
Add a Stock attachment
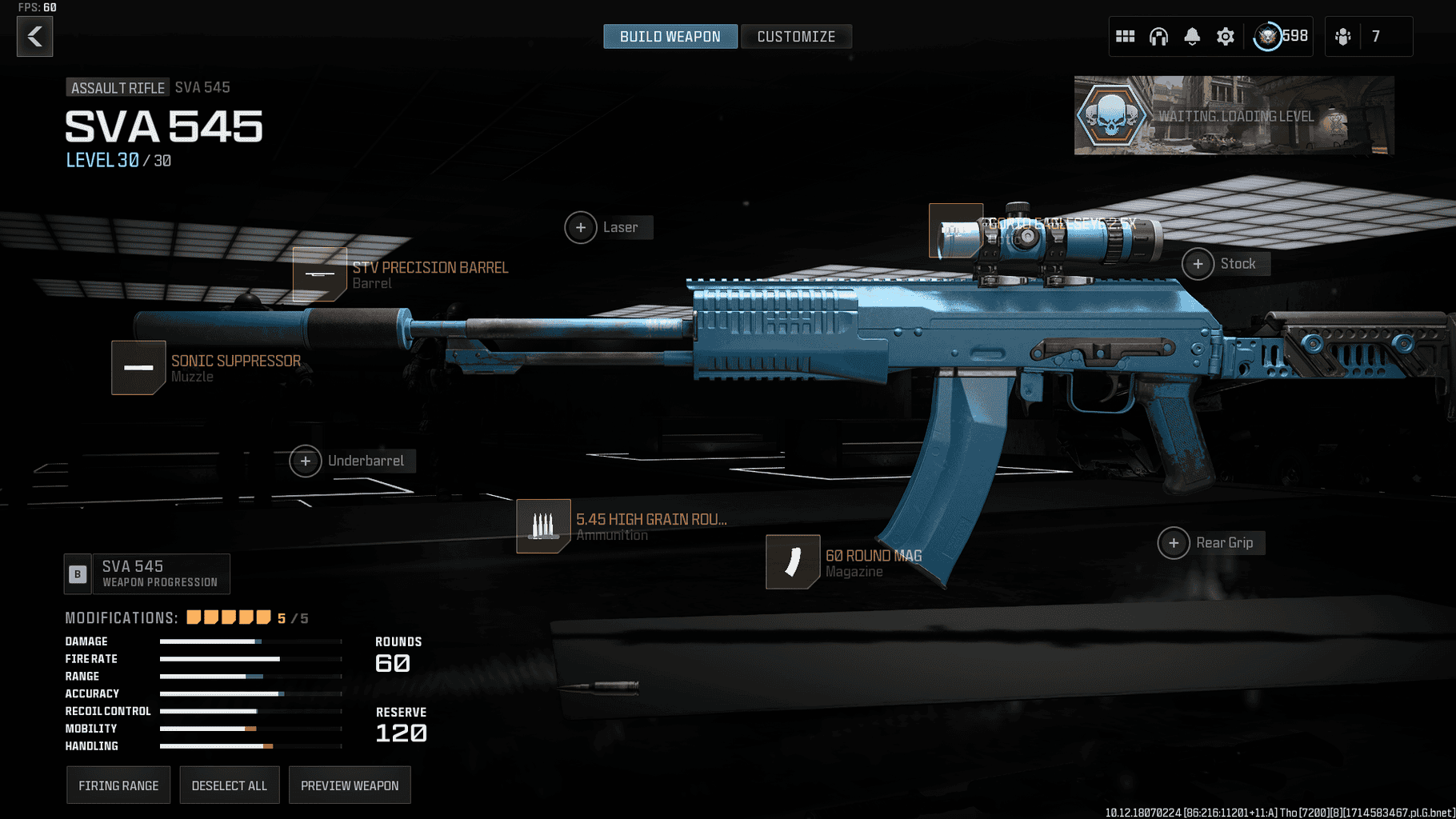click(1198, 263)
